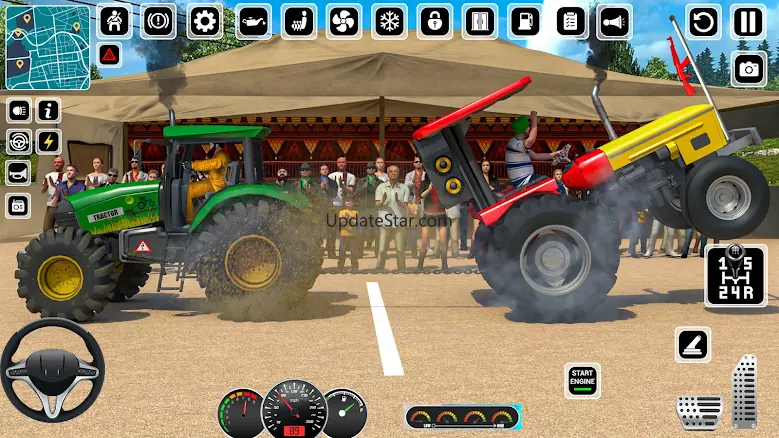
Task: Restart using the circular arrow button
Action: coord(703,22)
